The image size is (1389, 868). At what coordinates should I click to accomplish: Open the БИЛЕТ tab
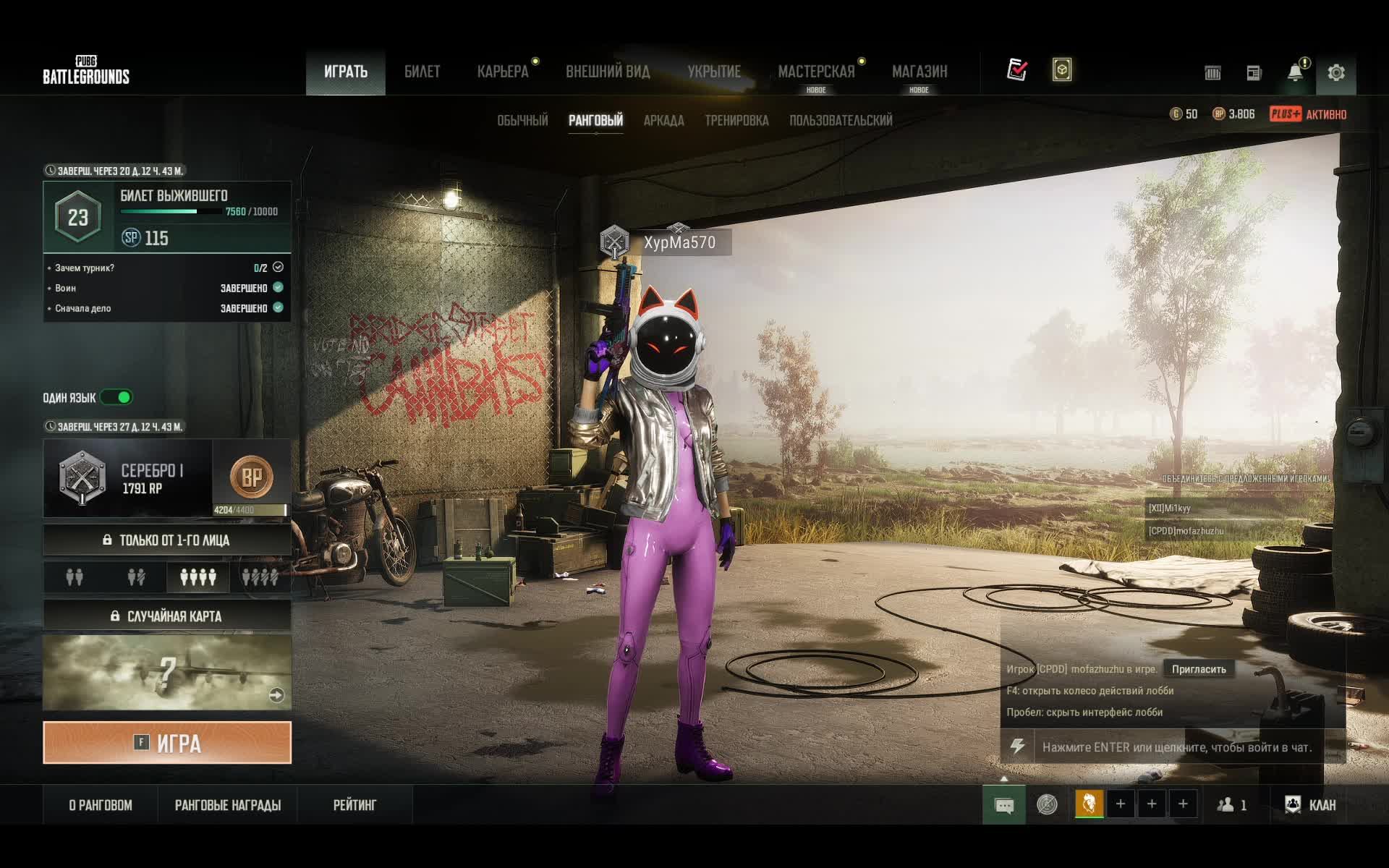click(x=422, y=72)
